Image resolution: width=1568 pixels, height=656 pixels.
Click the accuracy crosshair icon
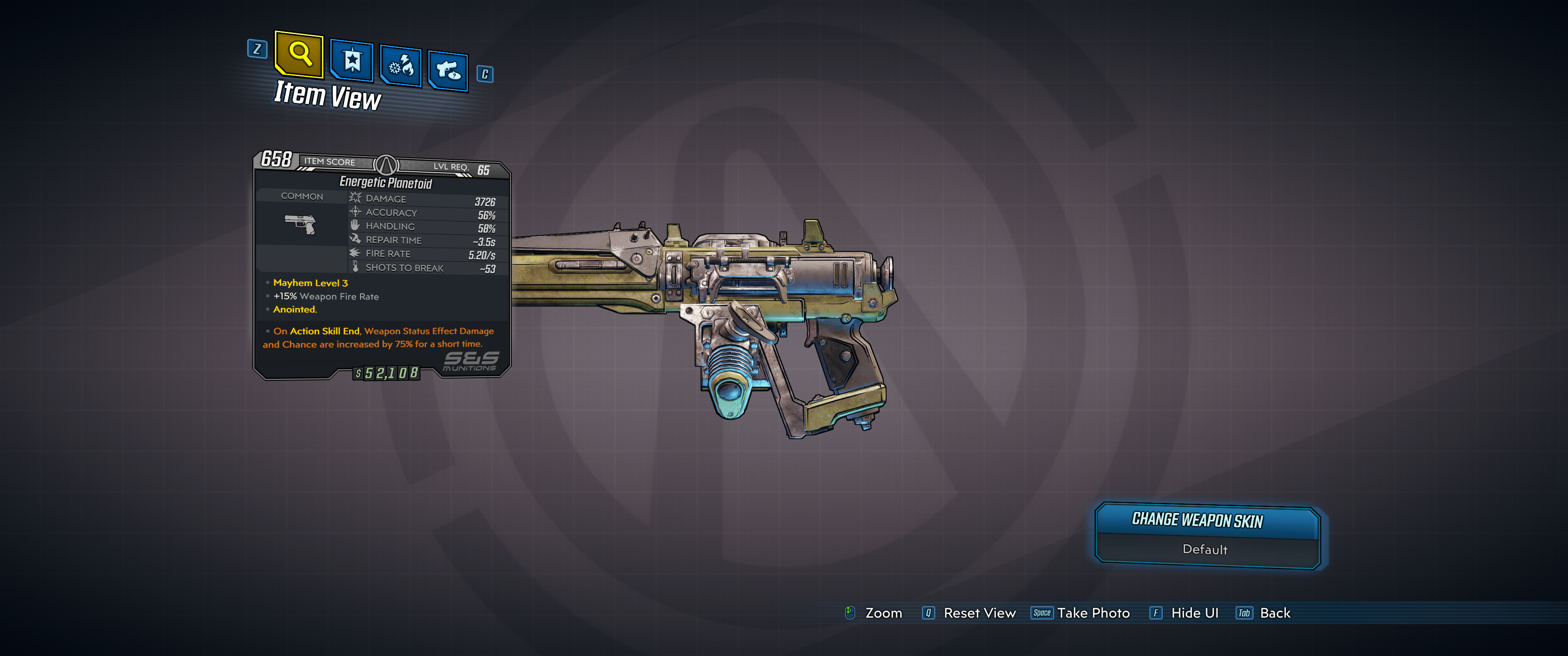pyautogui.click(x=355, y=212)
